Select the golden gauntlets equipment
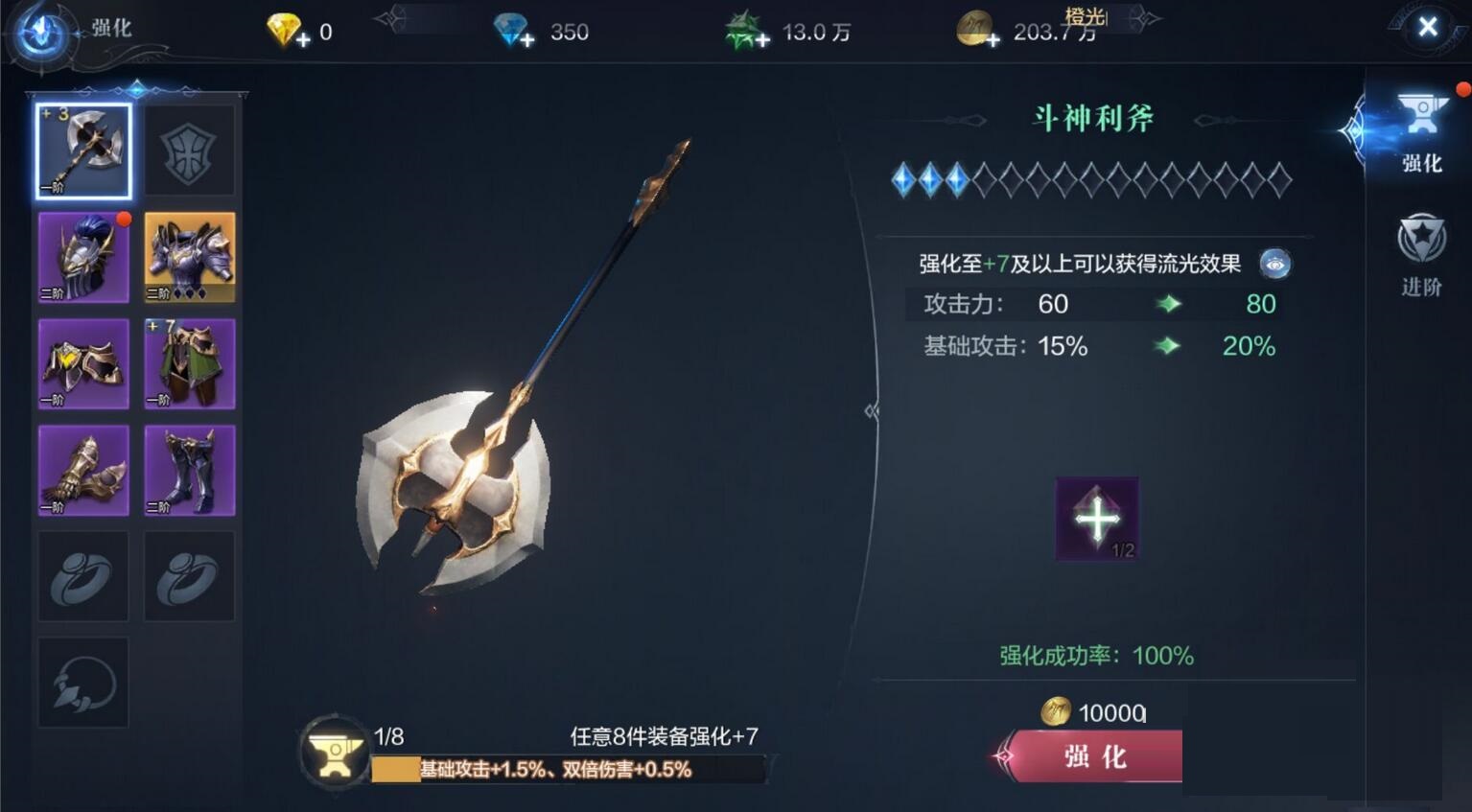This screenshot has width=1472, height=812. [83, 470]
